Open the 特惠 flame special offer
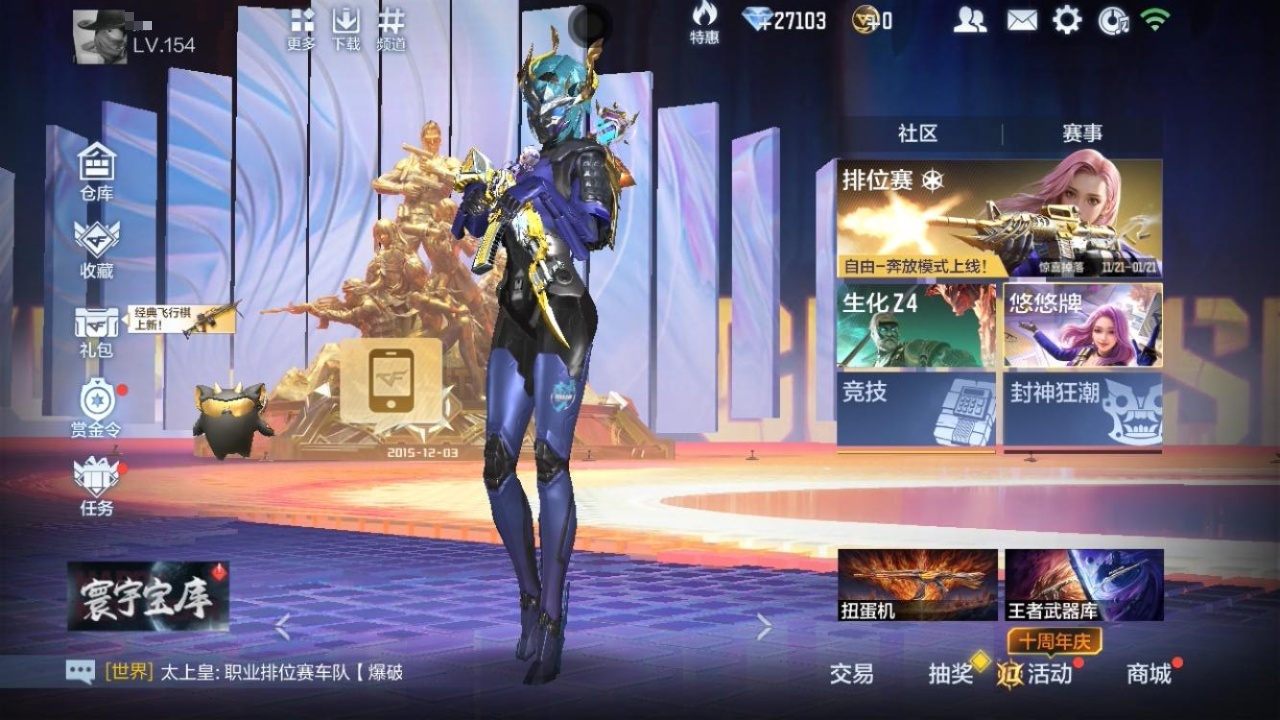This screenshot has width=1280, height=720. [x=704, y=22]
